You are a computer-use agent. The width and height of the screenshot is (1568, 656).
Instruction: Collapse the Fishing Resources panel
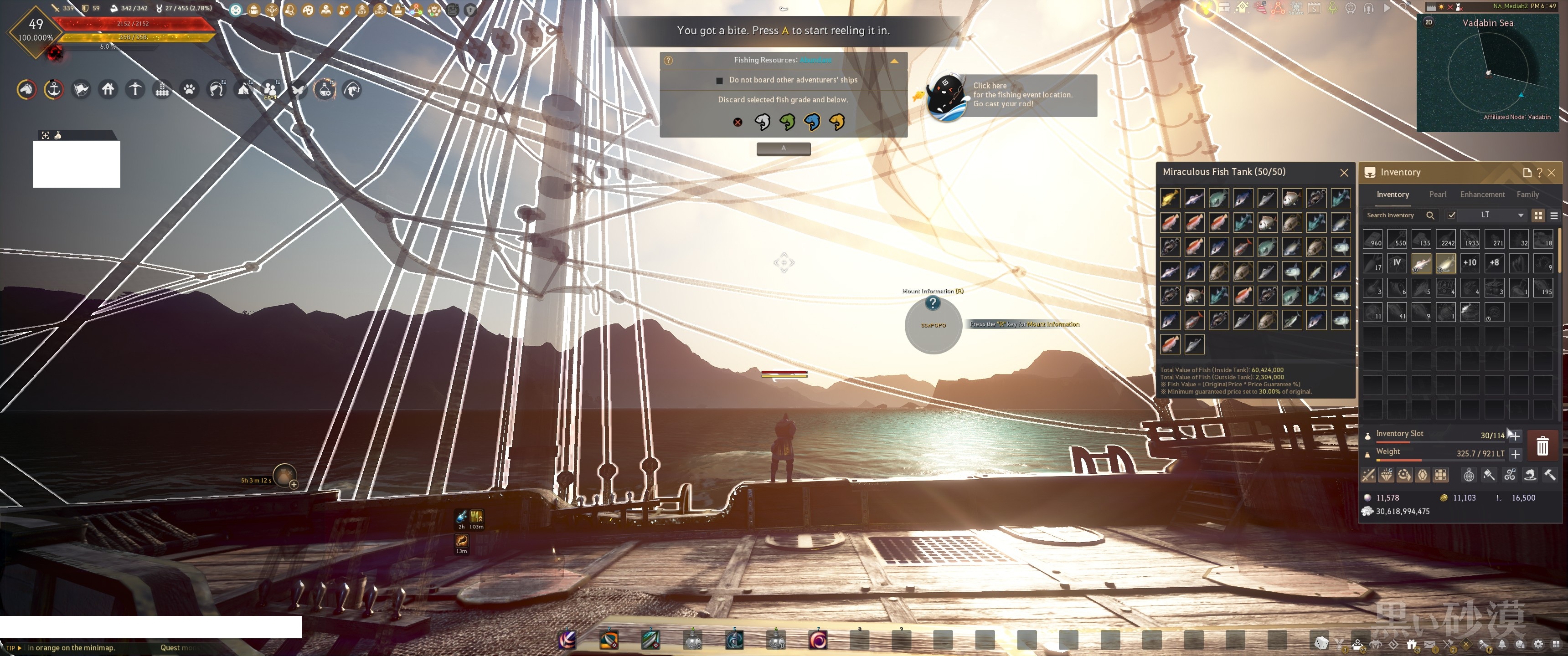pos(893,61)
